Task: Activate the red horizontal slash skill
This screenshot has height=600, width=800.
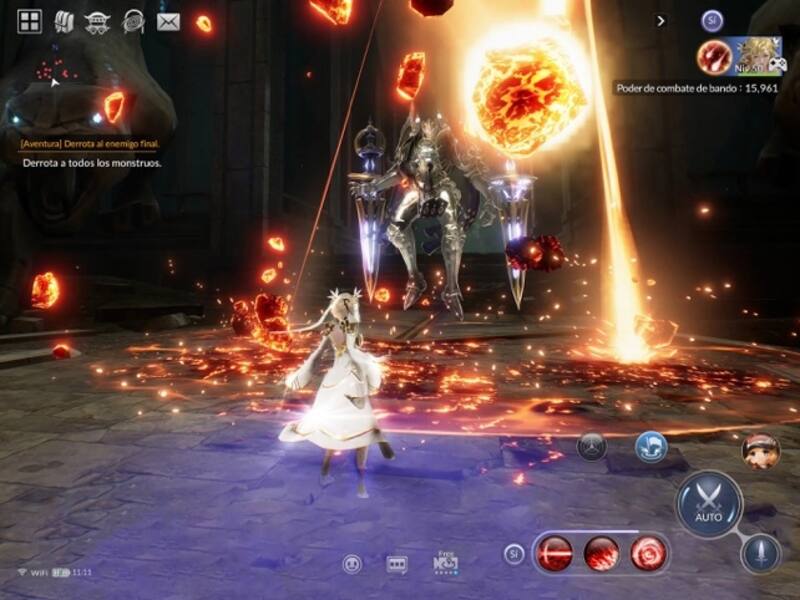Action: click(554, 553)
